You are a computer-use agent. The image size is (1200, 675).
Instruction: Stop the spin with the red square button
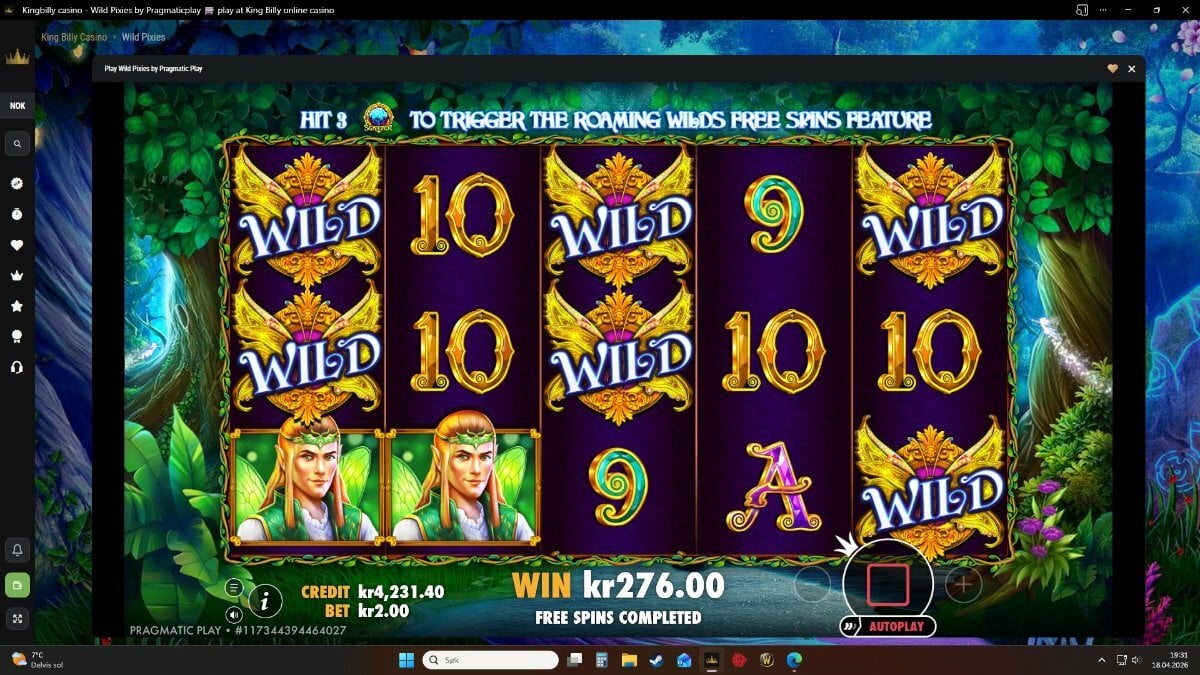pos(887,583)
